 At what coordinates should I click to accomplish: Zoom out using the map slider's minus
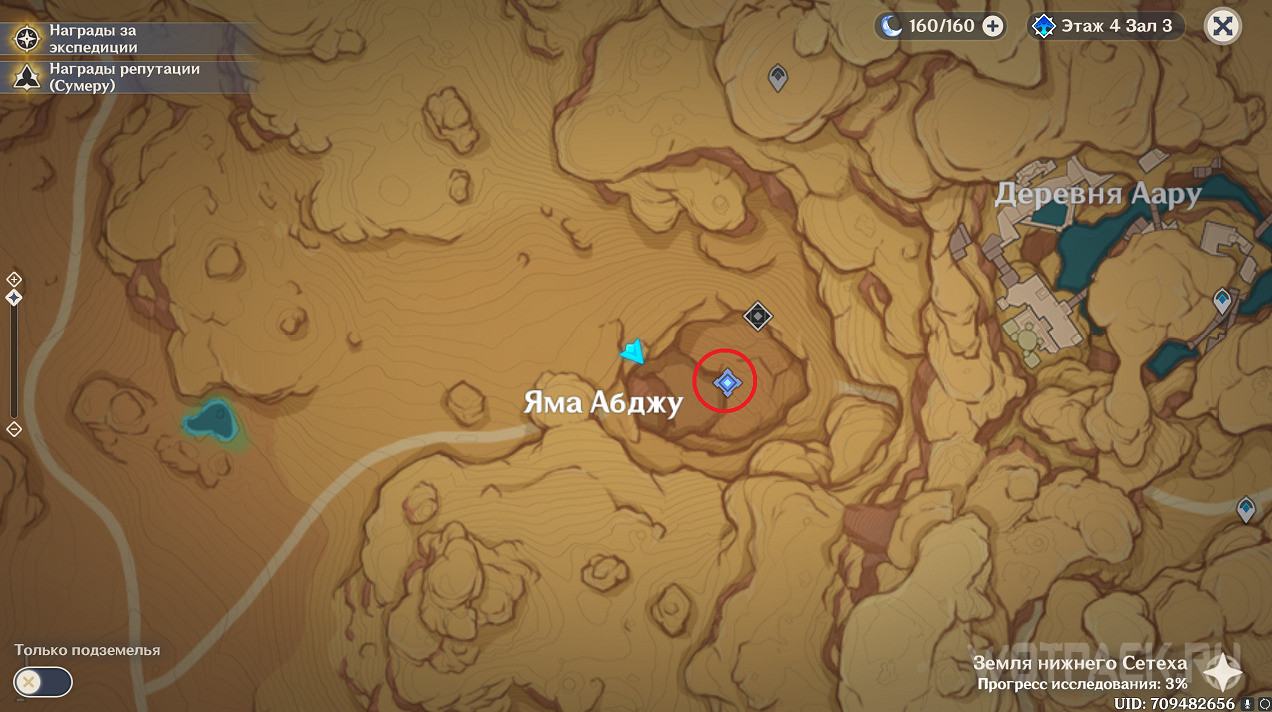click(x=14, y=429)
